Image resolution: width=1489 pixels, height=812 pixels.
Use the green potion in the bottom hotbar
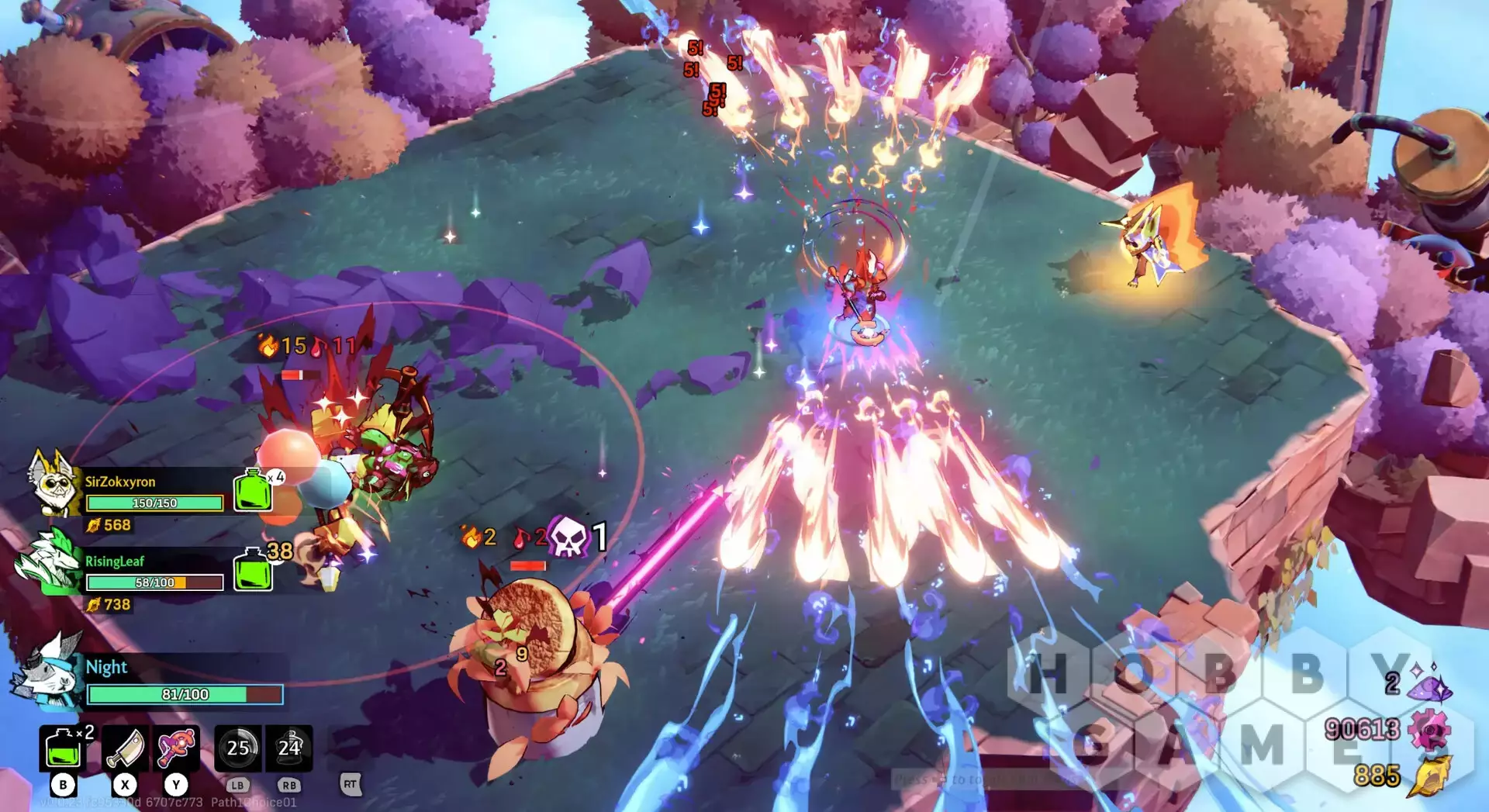click(63, 749)
